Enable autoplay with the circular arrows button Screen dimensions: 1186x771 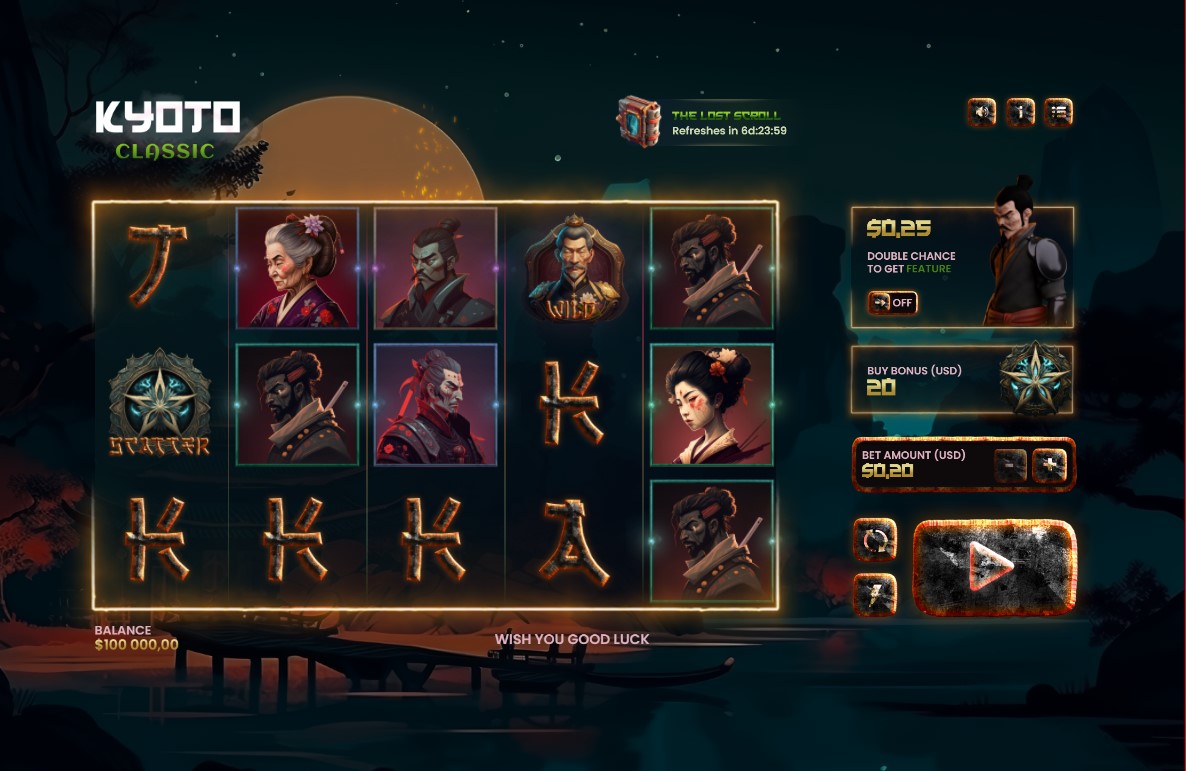(875, 541)
